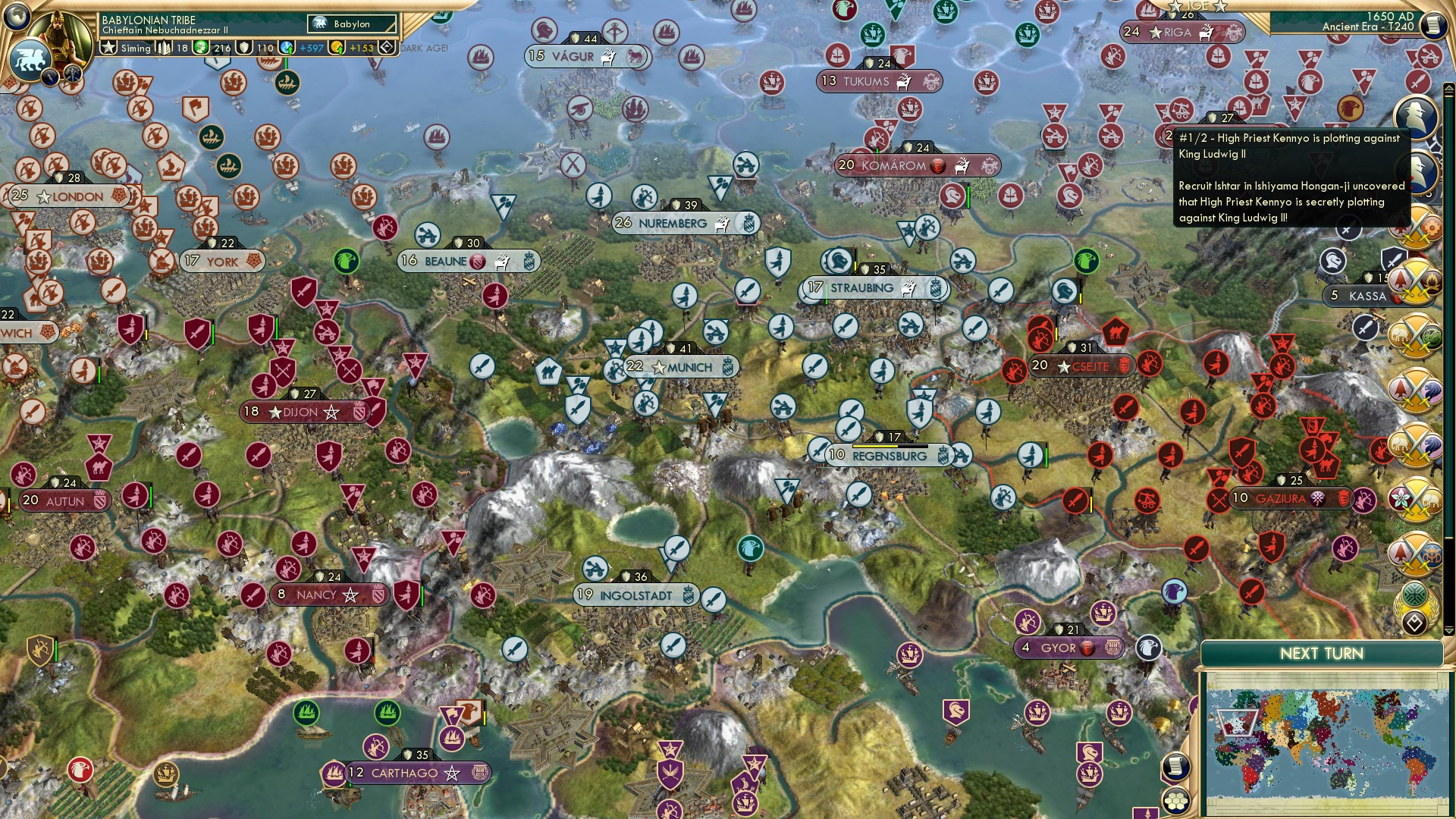This screenshot has width=1456, height=819.
Task: Click the gold coin icon showing +153
Action: point(337,49)
